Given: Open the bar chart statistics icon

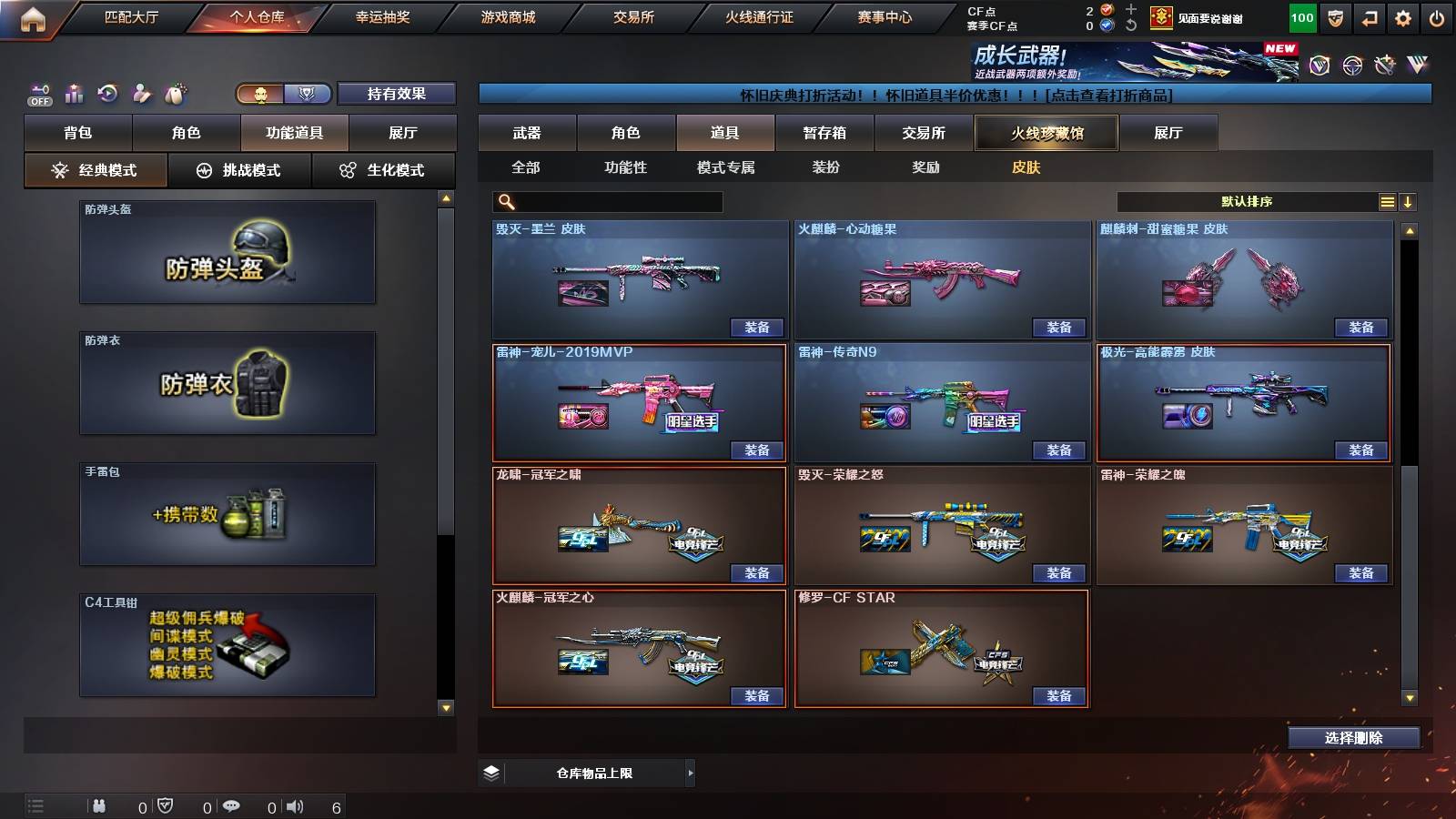Looking at the screenshot, I should tap(74, 93).
